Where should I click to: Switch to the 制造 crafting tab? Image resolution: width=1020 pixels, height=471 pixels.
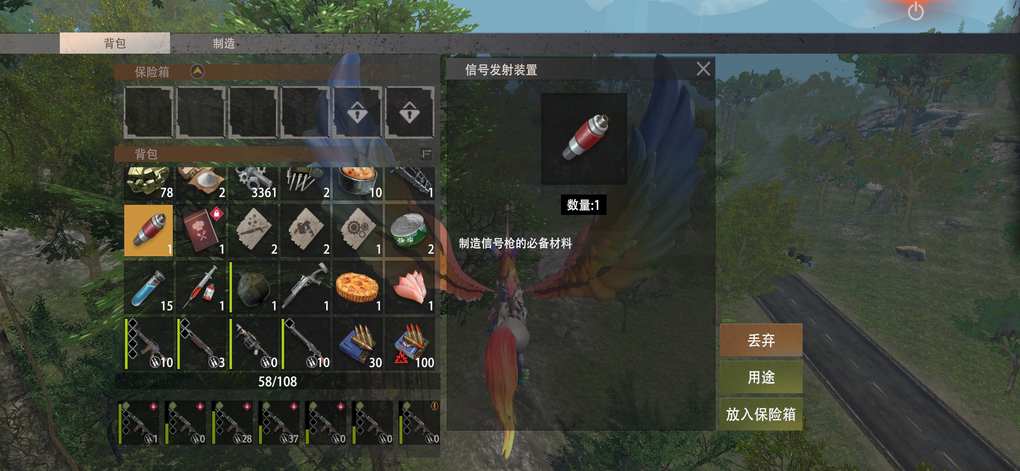pos(224,44)
